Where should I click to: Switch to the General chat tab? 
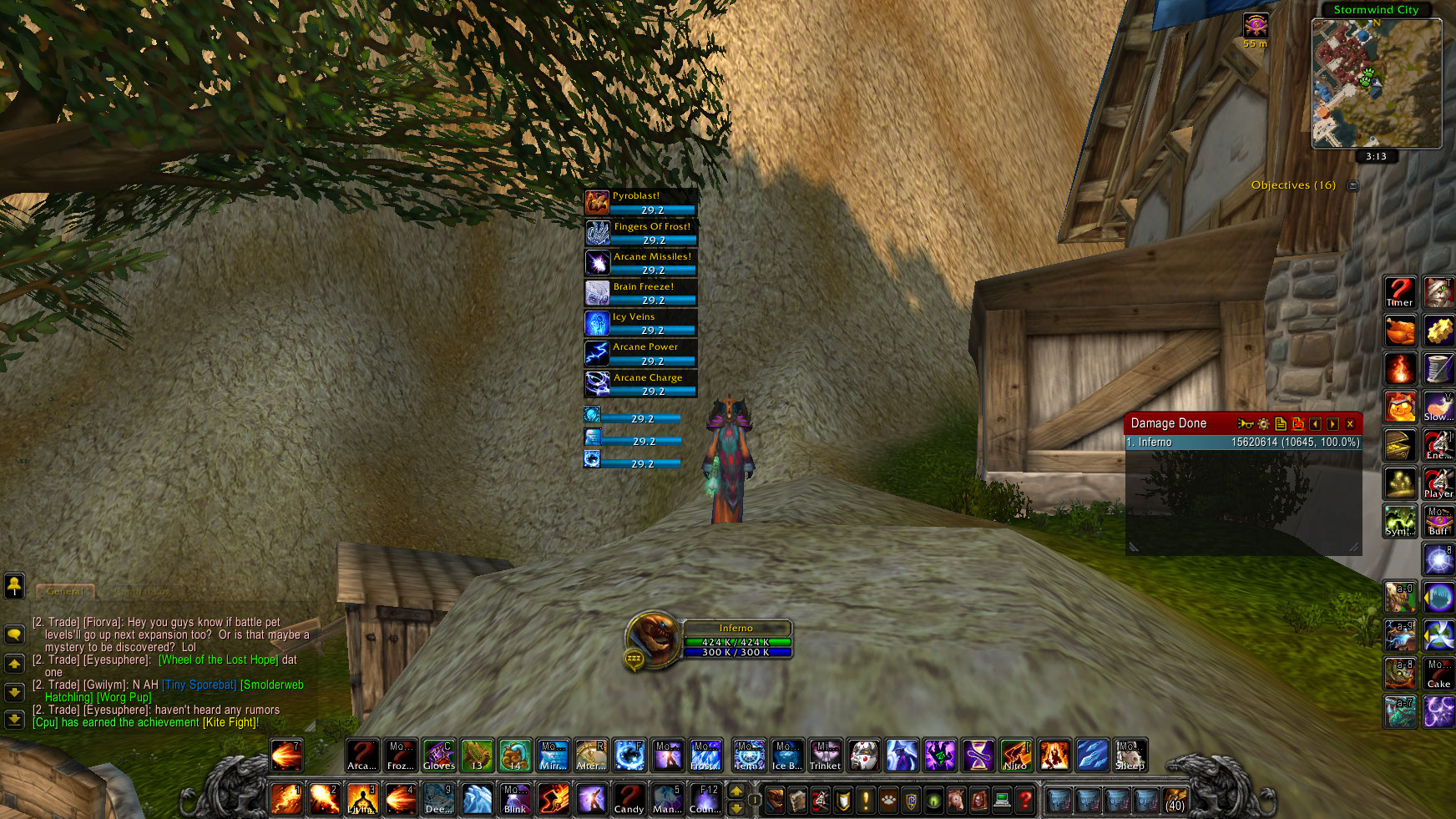65,591
